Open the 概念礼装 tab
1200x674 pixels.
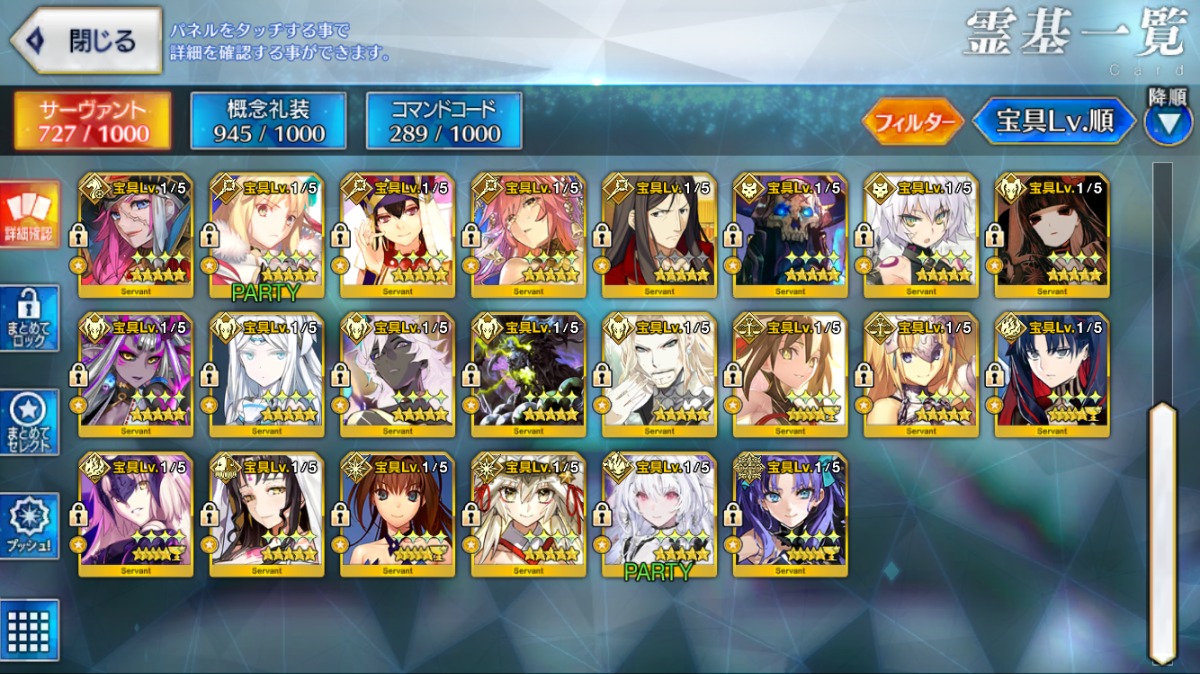(x=268, y=121)
